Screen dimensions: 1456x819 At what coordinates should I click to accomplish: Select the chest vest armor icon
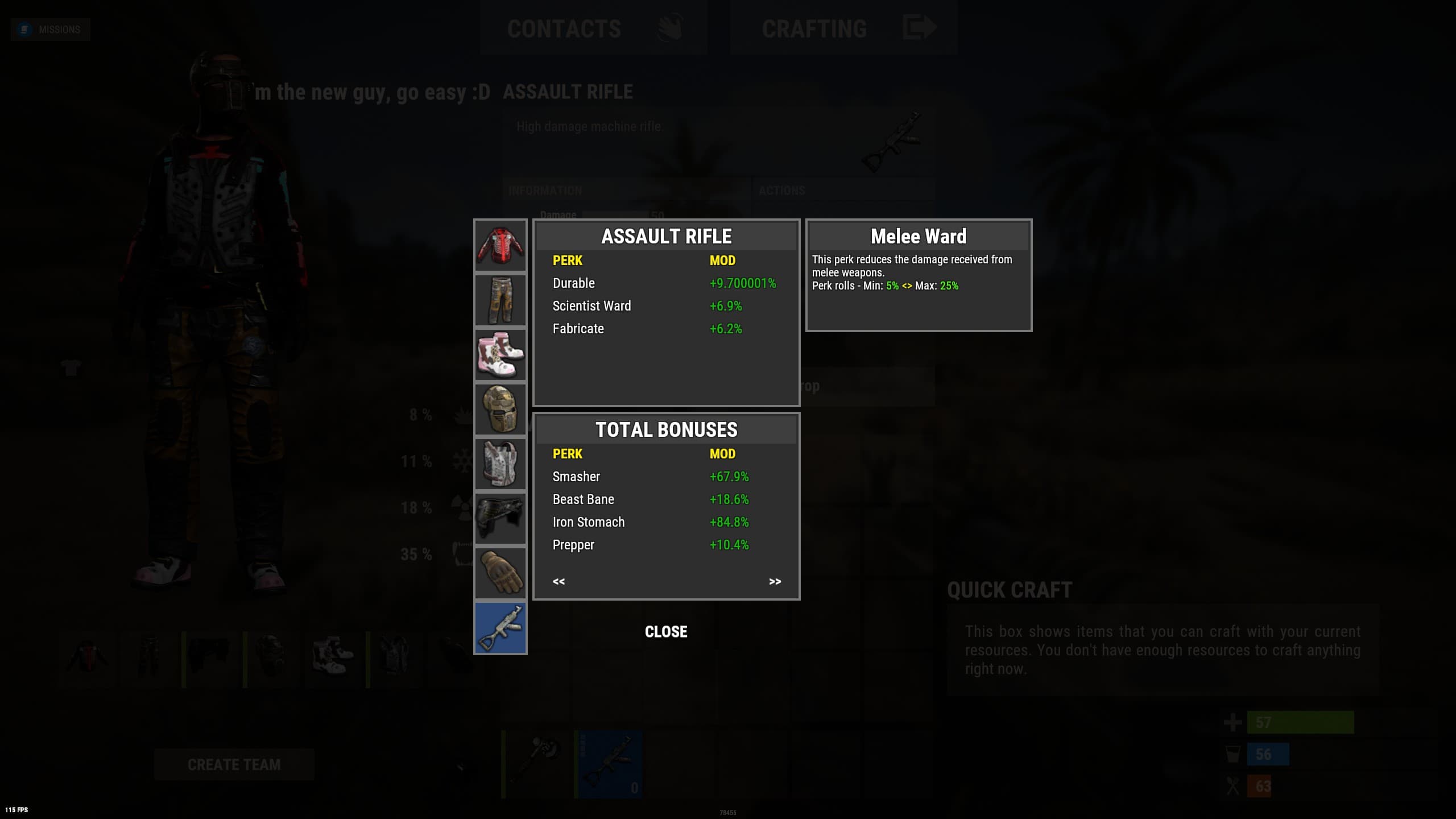click(500, 464)
